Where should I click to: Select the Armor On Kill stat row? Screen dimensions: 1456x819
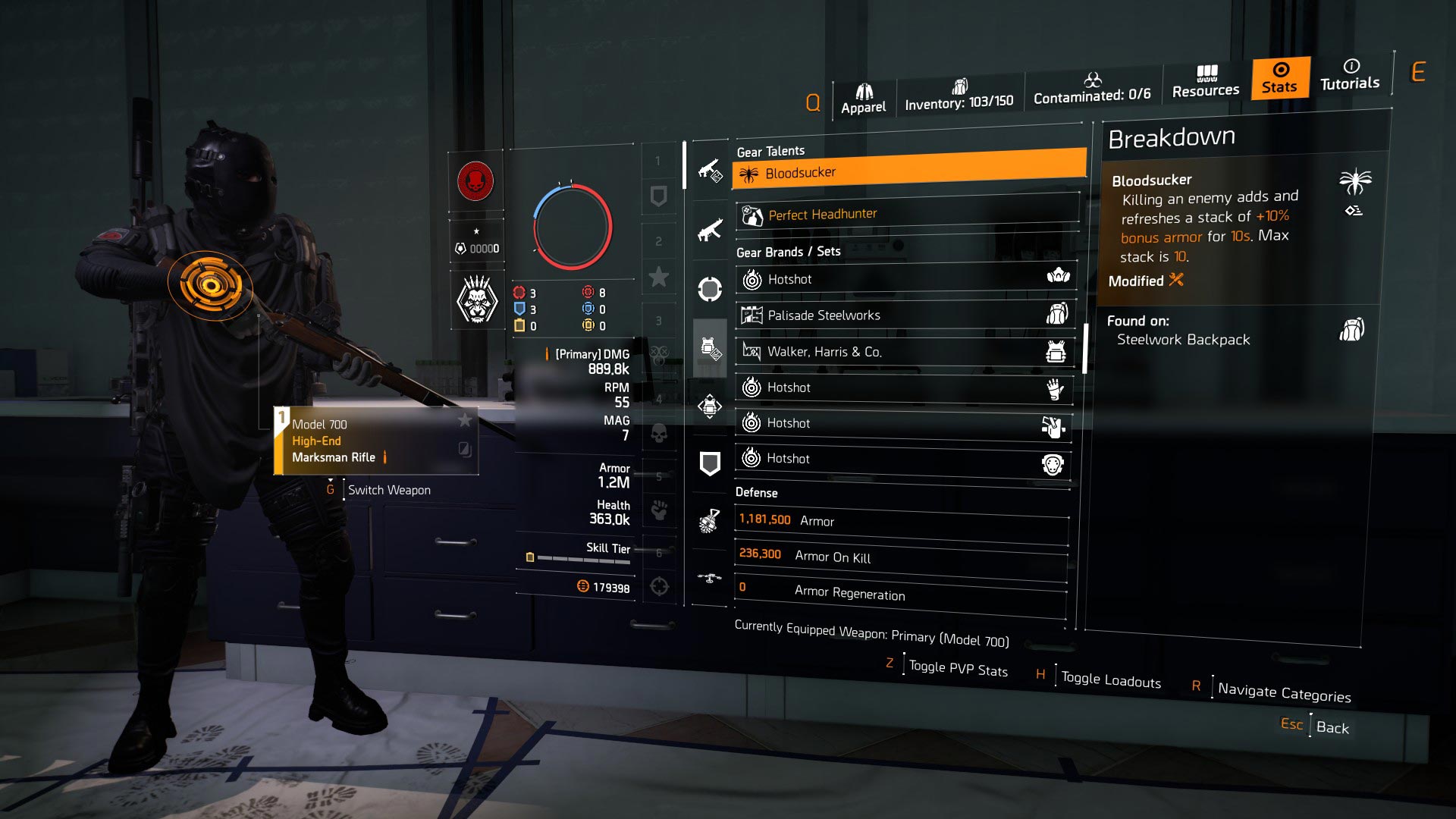tap(901, 556)
